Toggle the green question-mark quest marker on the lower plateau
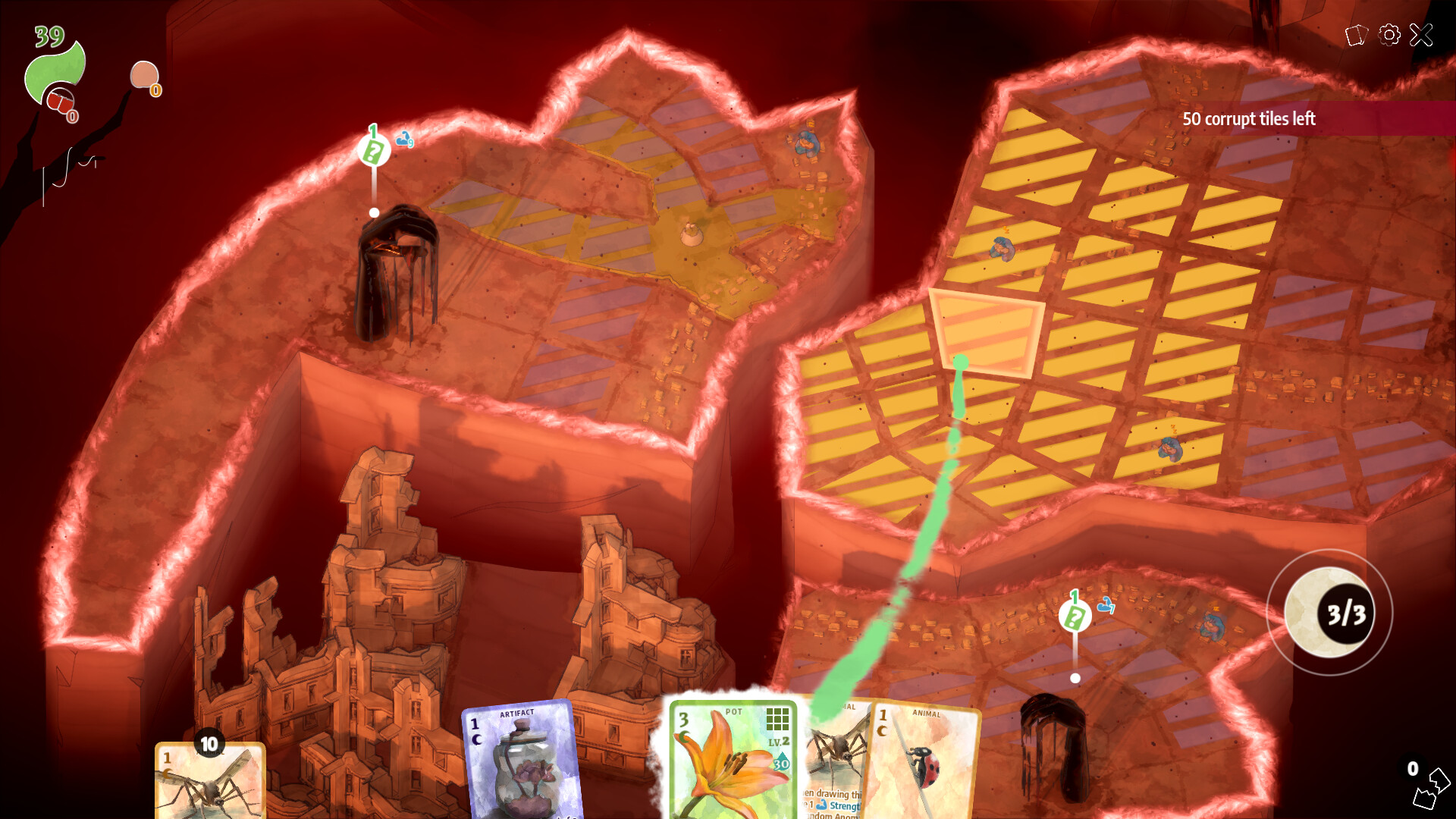1456x819 pixels. [x=1074, y=616]
